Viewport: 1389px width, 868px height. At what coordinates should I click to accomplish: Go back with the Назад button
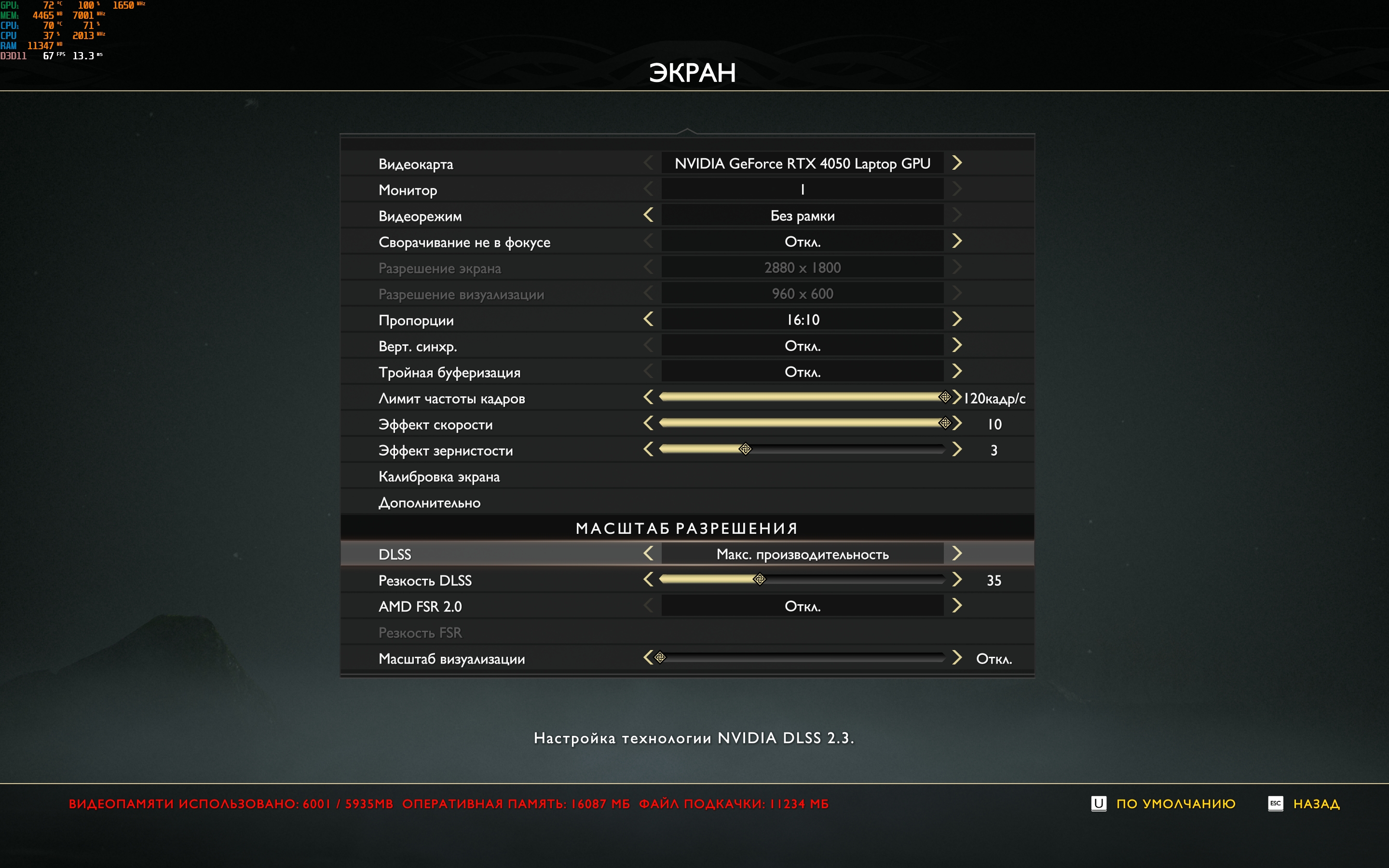coord(1316,804)
